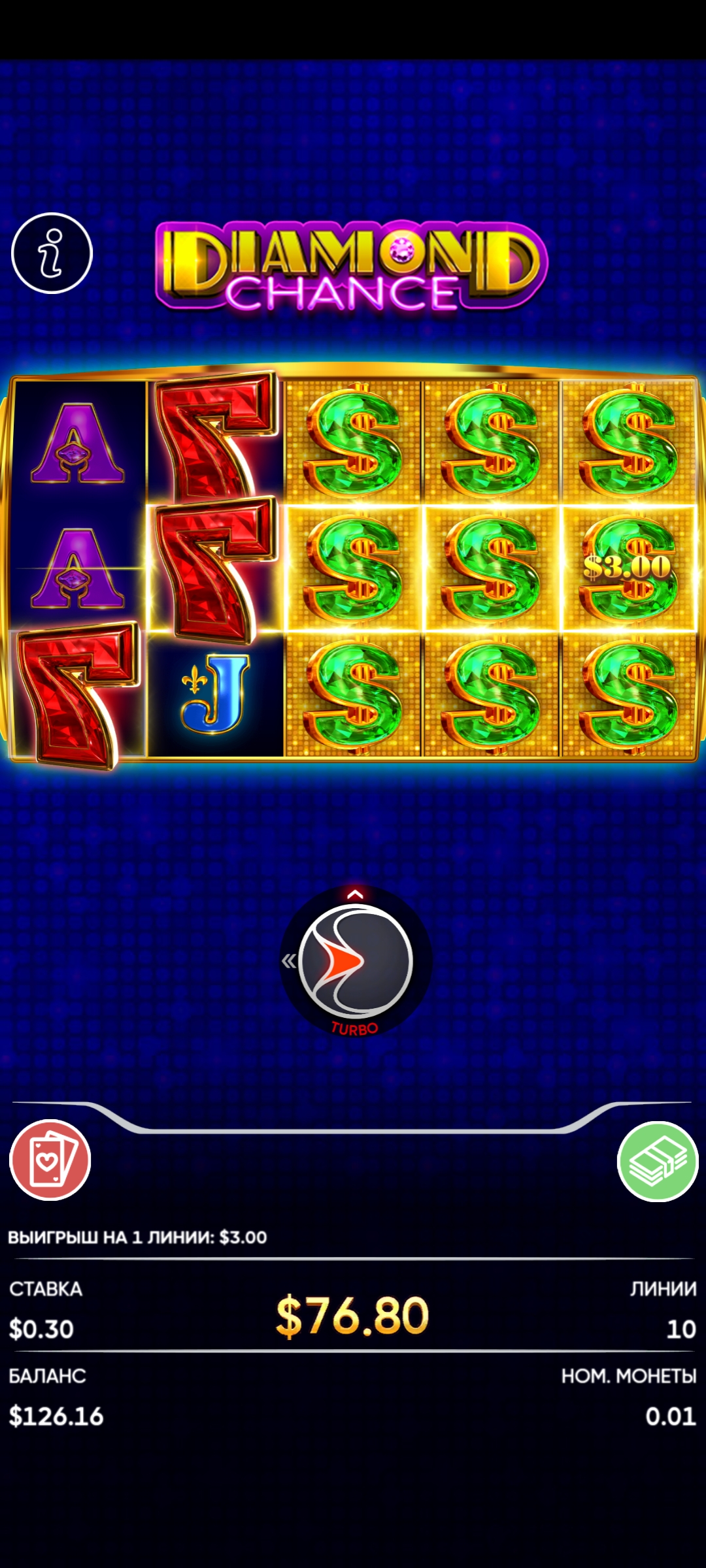Toggle the Turbo spin mode
The width and height of the screenshot is (706, 1568).
pos(354,1029)
